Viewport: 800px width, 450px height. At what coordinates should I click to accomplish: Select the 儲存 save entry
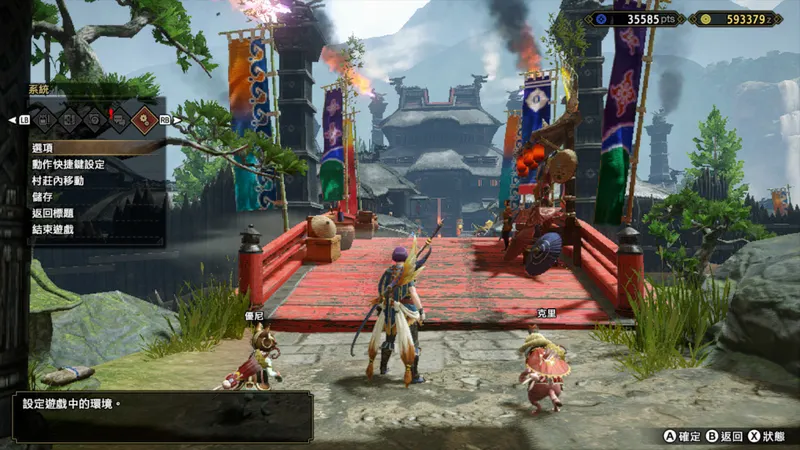click(43, 197)
